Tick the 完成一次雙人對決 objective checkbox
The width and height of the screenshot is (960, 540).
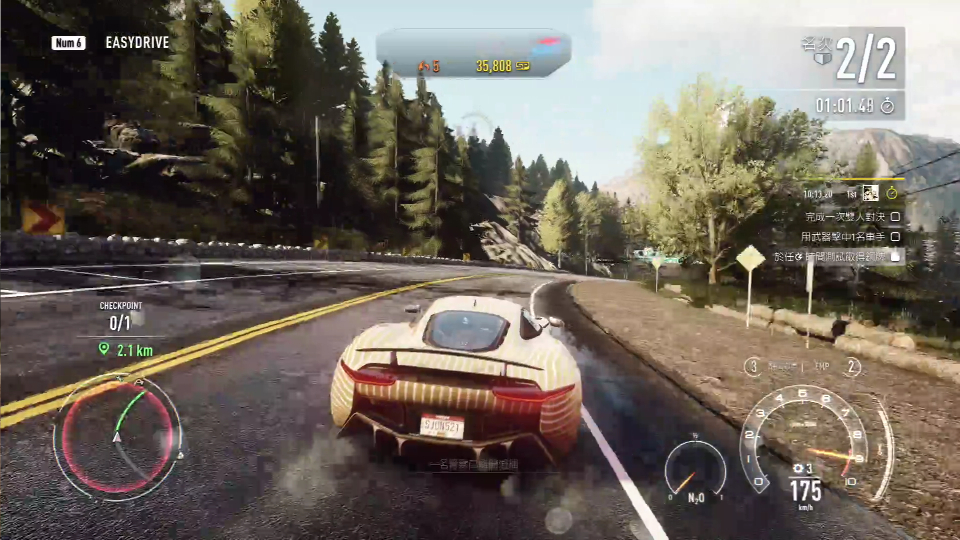[895, 215]
